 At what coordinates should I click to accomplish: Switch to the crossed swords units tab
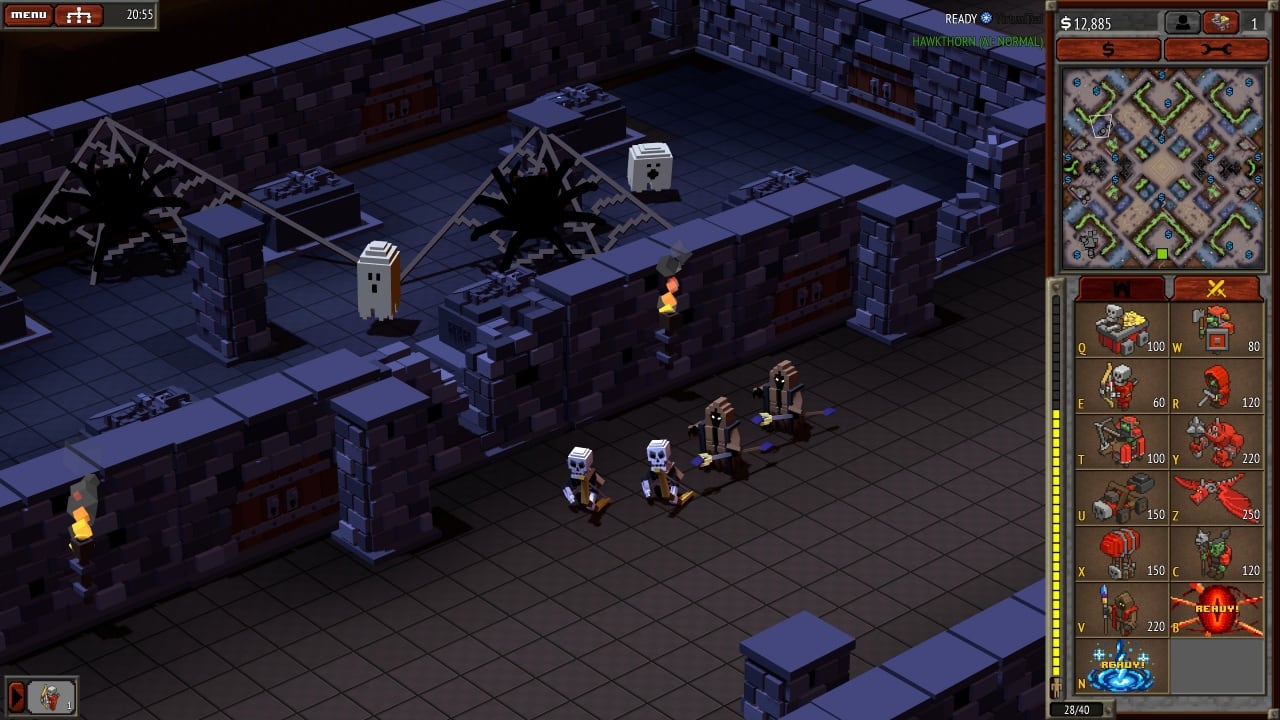tap(1216, 289)
